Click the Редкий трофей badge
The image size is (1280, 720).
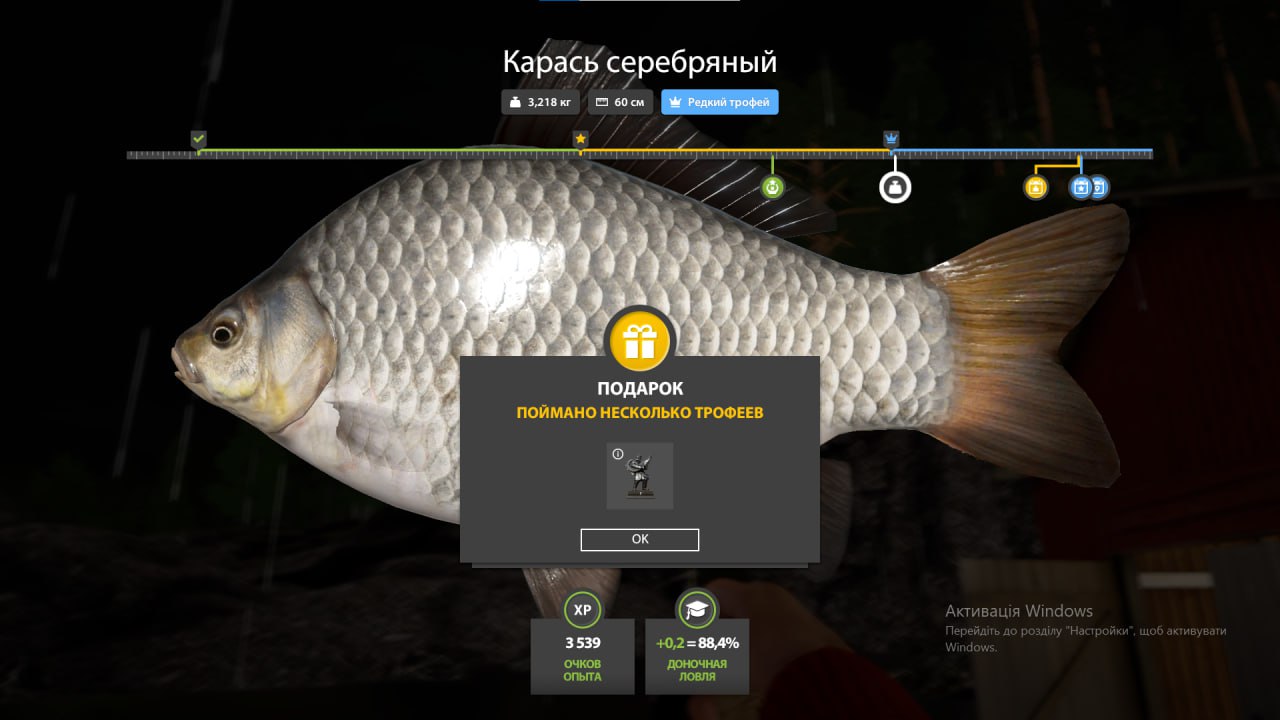(719, 101)
